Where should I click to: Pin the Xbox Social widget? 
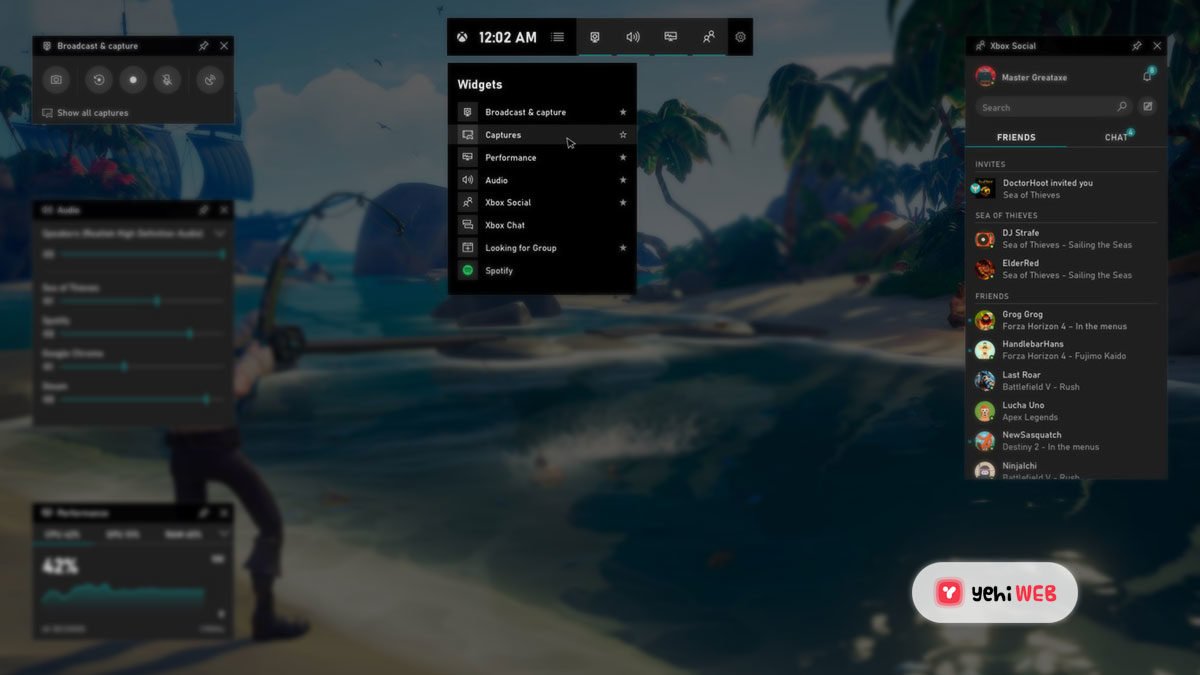(x=1136, y=46)
